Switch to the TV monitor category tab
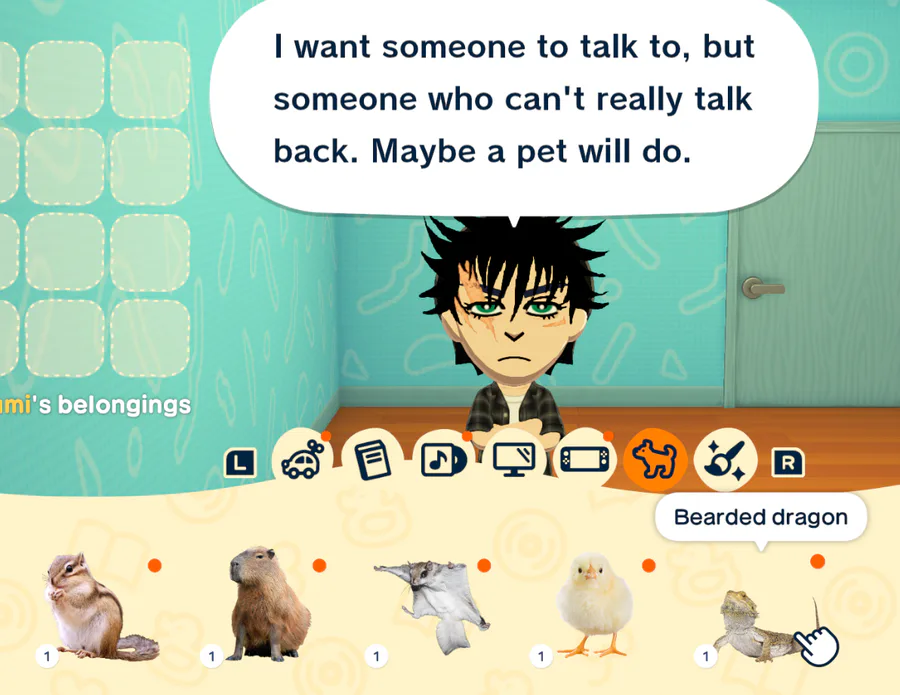The image size is (900, 695). tap(514, 461)
